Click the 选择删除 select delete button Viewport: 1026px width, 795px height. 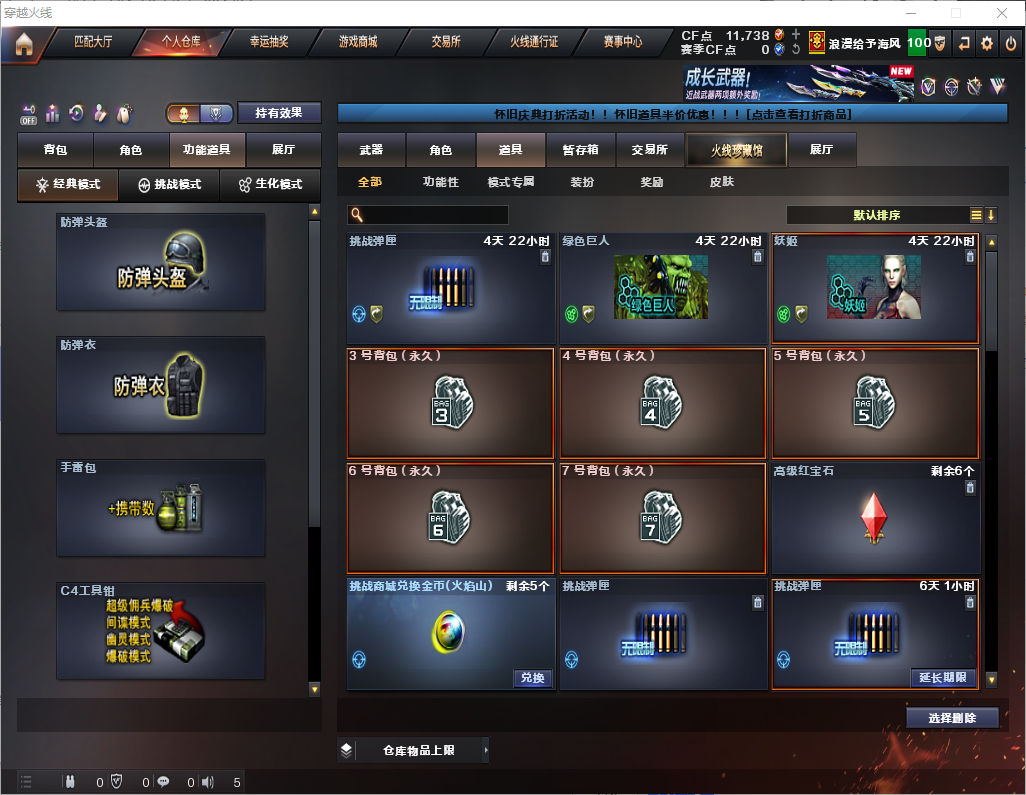coord(951,718)
